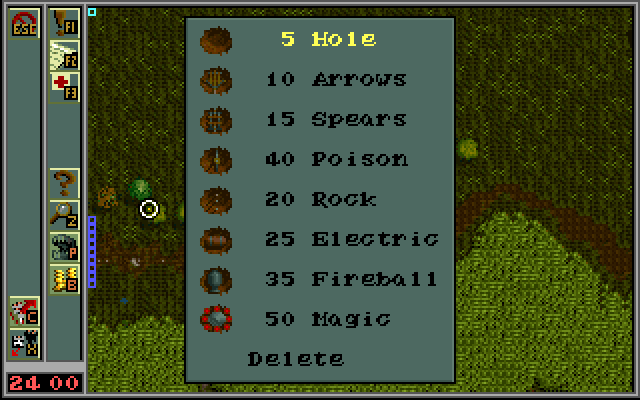
Task: Open the question mark help icon
Action: coord(65,181)
